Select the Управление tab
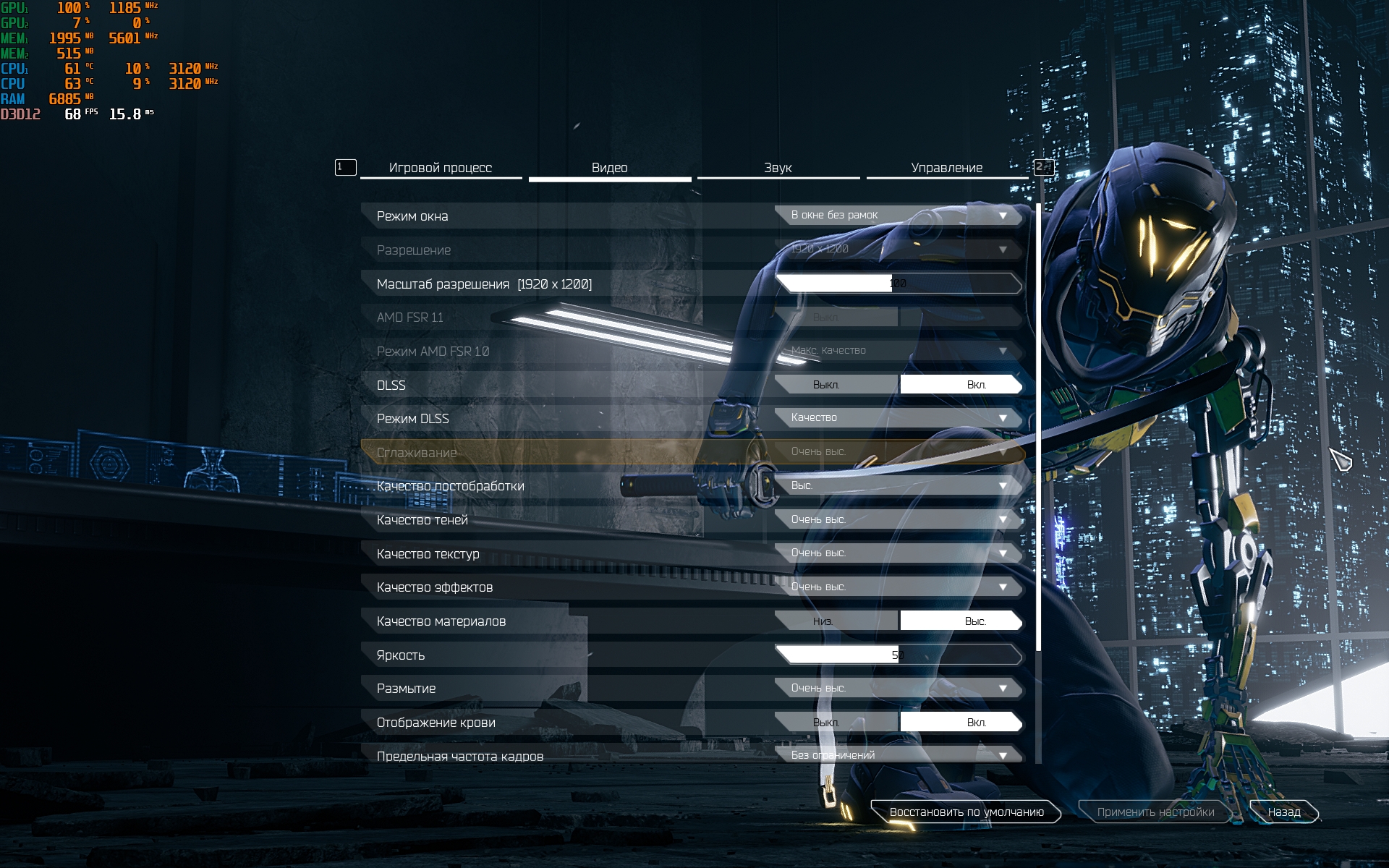The width and height of the screenshot is (1389, 868). [x=946, y=168]
